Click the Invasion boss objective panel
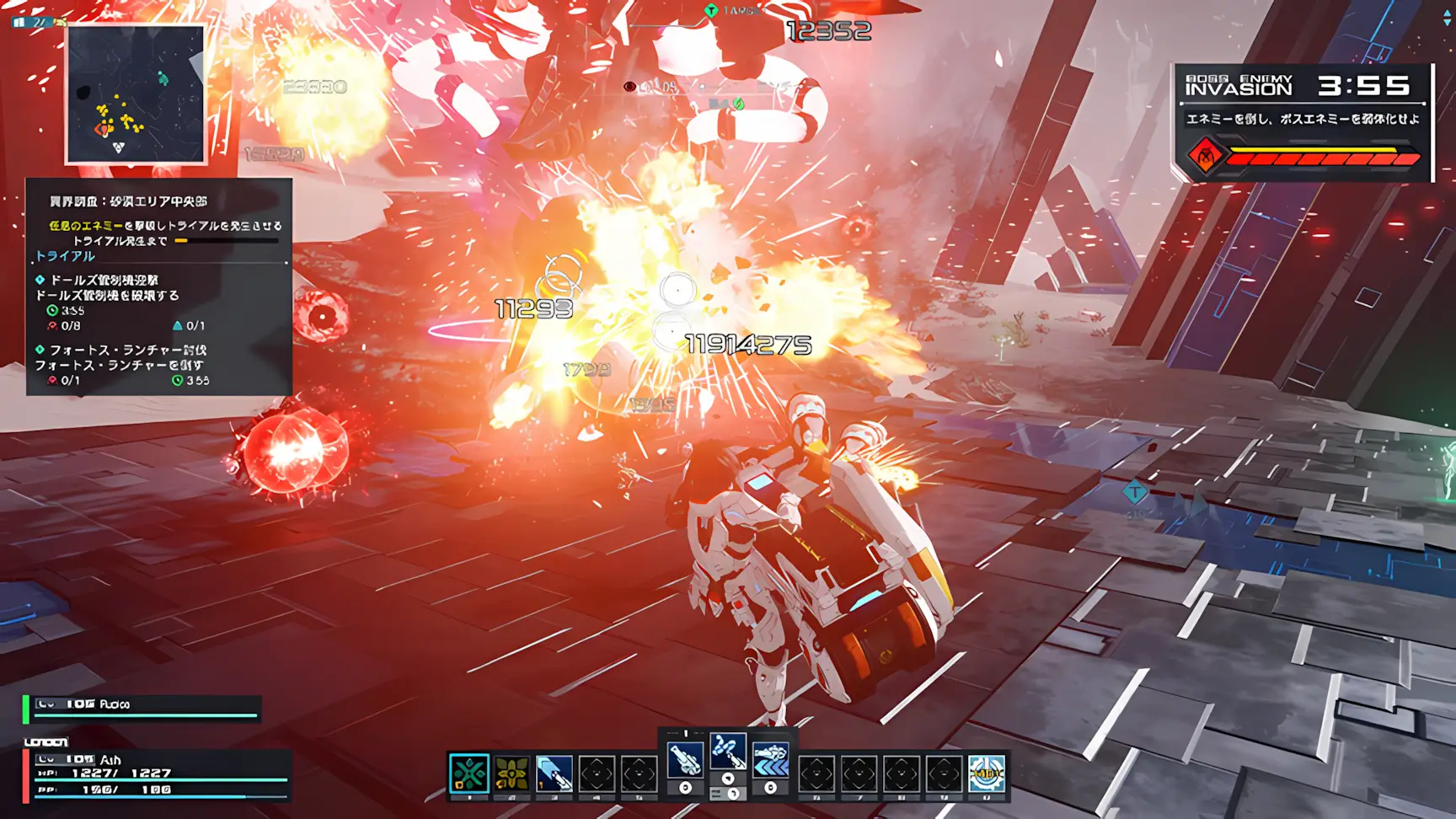Screen dimensions: 1456x819 tap(1303, 122)
